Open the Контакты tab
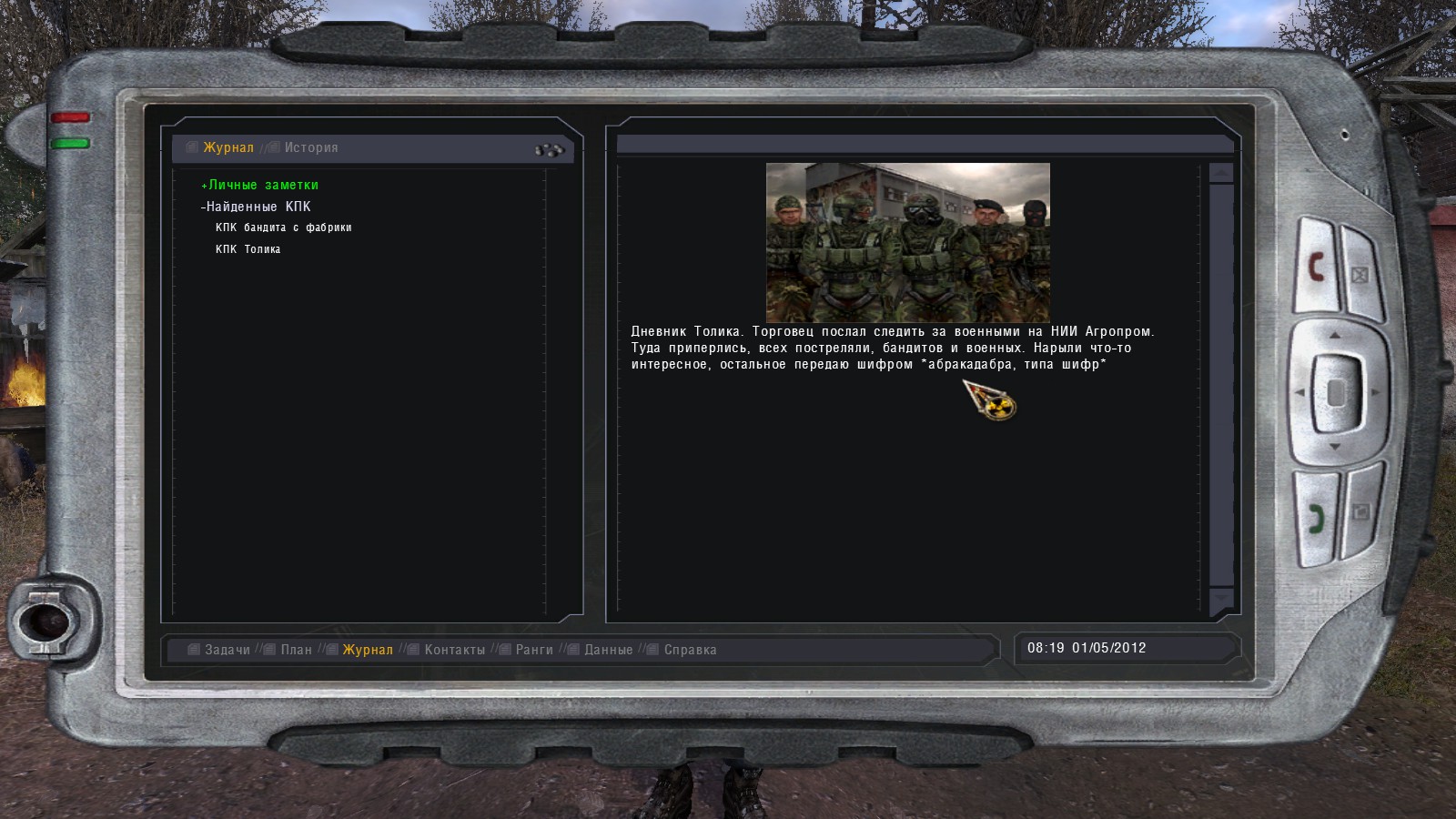 451,650
